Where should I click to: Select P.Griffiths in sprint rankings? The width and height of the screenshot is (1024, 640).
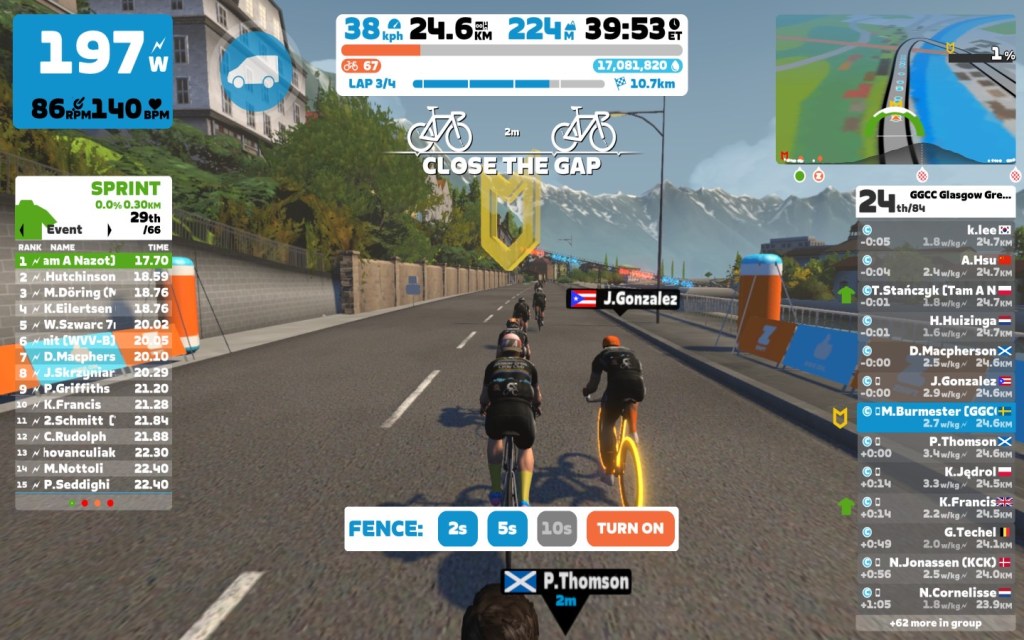93,388
